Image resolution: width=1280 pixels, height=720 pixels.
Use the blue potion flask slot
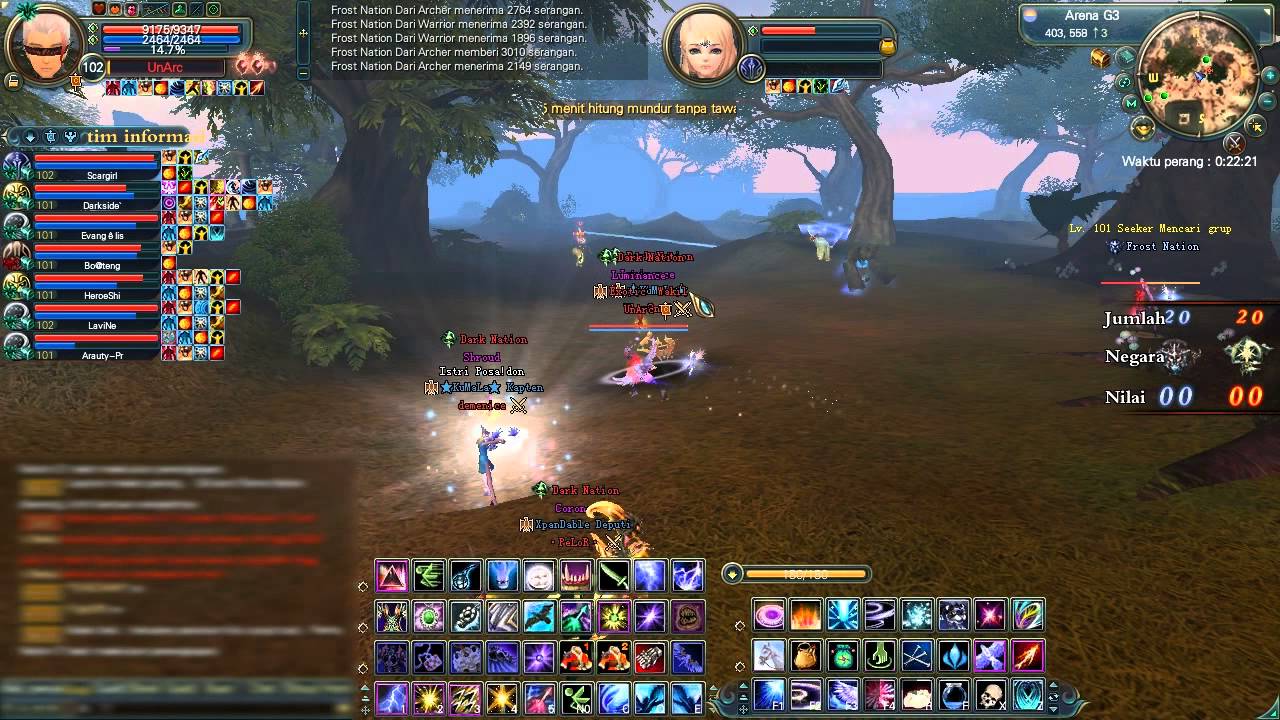(x=953, y=695)
